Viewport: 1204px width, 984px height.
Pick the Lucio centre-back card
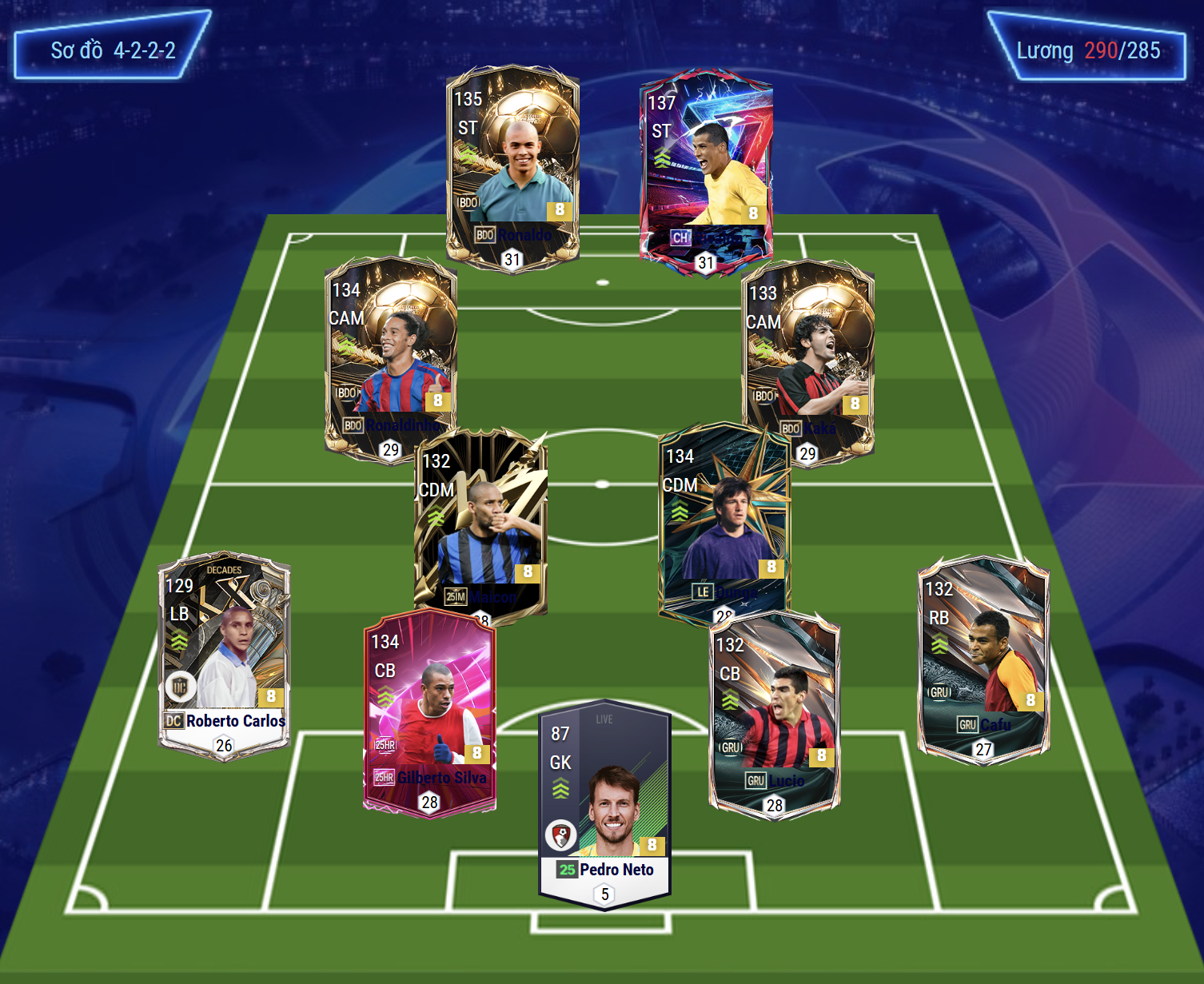pos(774,715)
